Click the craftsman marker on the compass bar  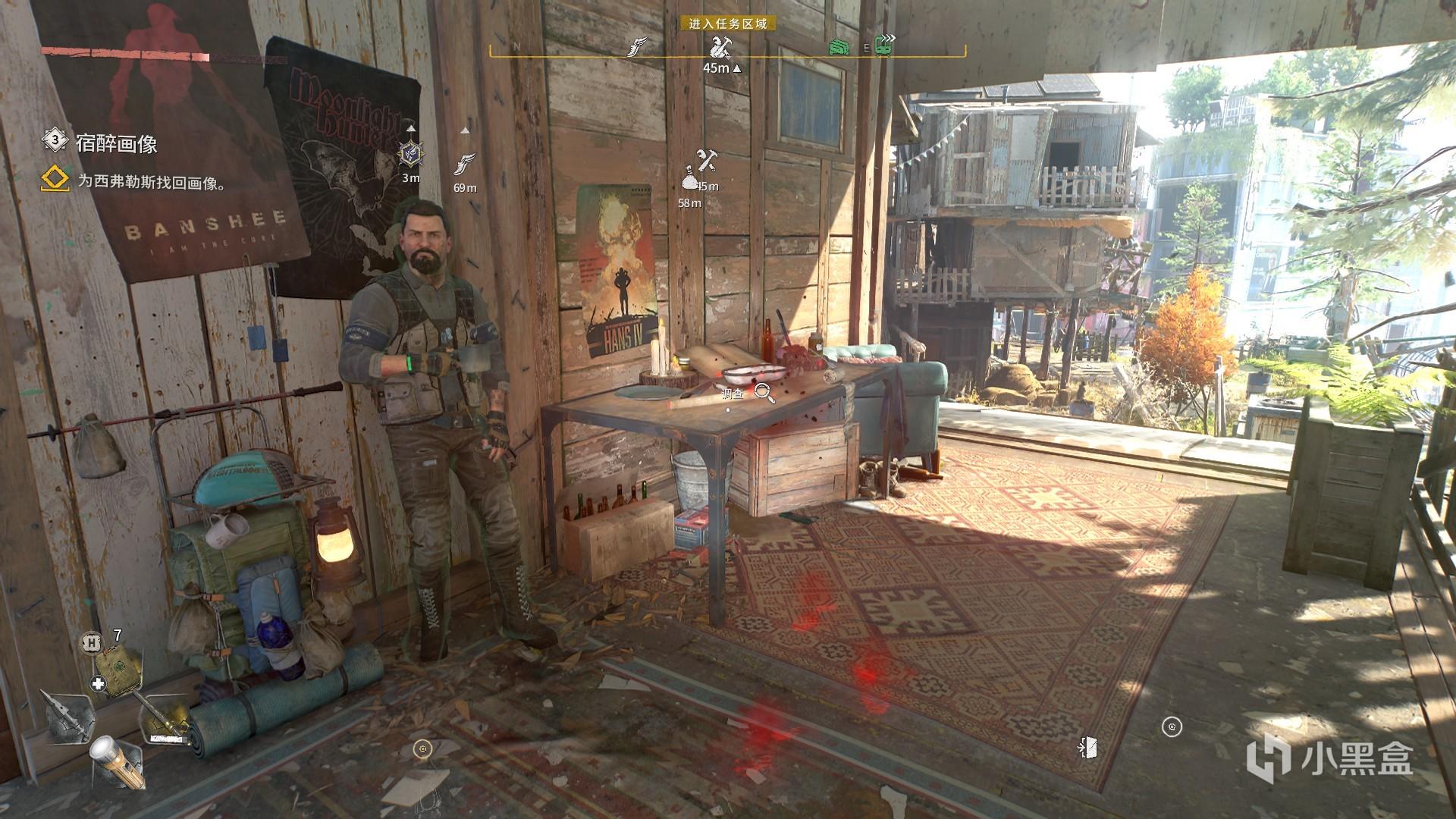tap(720, 48)
